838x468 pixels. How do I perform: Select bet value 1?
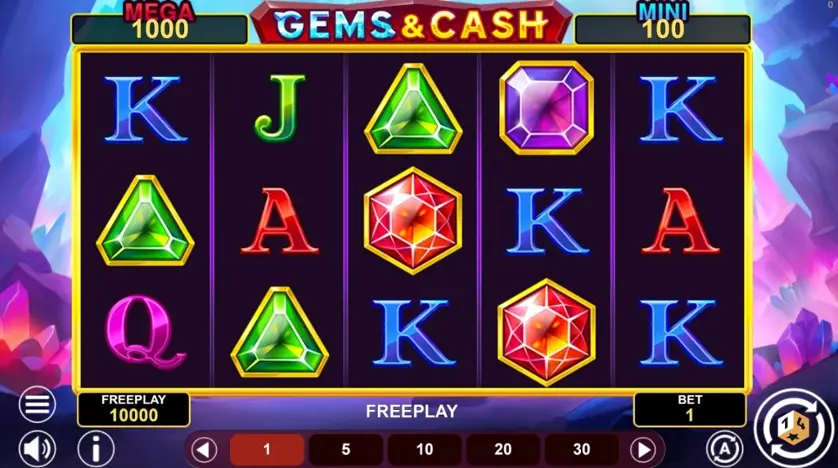click(267, 450)
